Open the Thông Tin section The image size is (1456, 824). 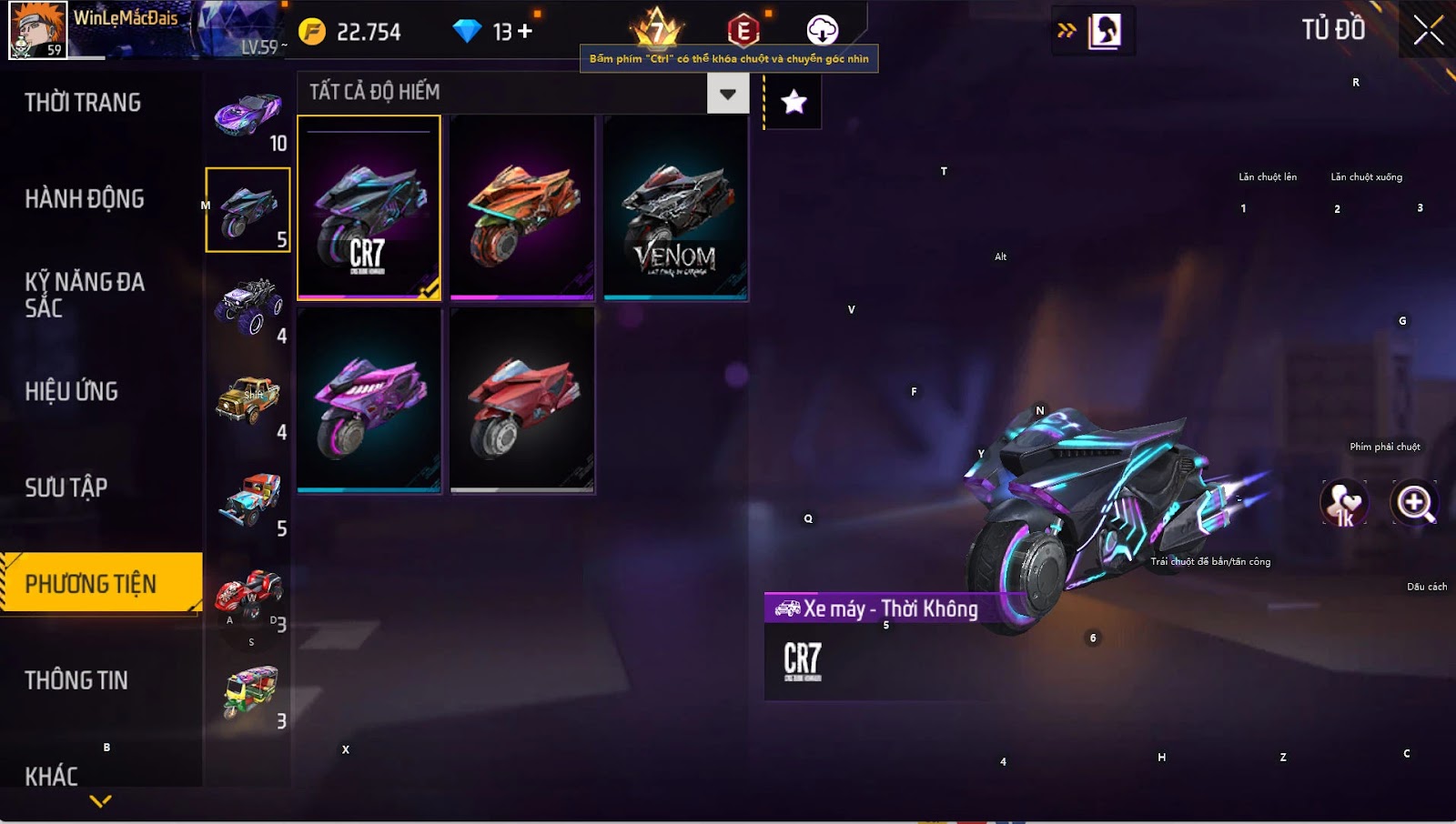pos(76,680)
